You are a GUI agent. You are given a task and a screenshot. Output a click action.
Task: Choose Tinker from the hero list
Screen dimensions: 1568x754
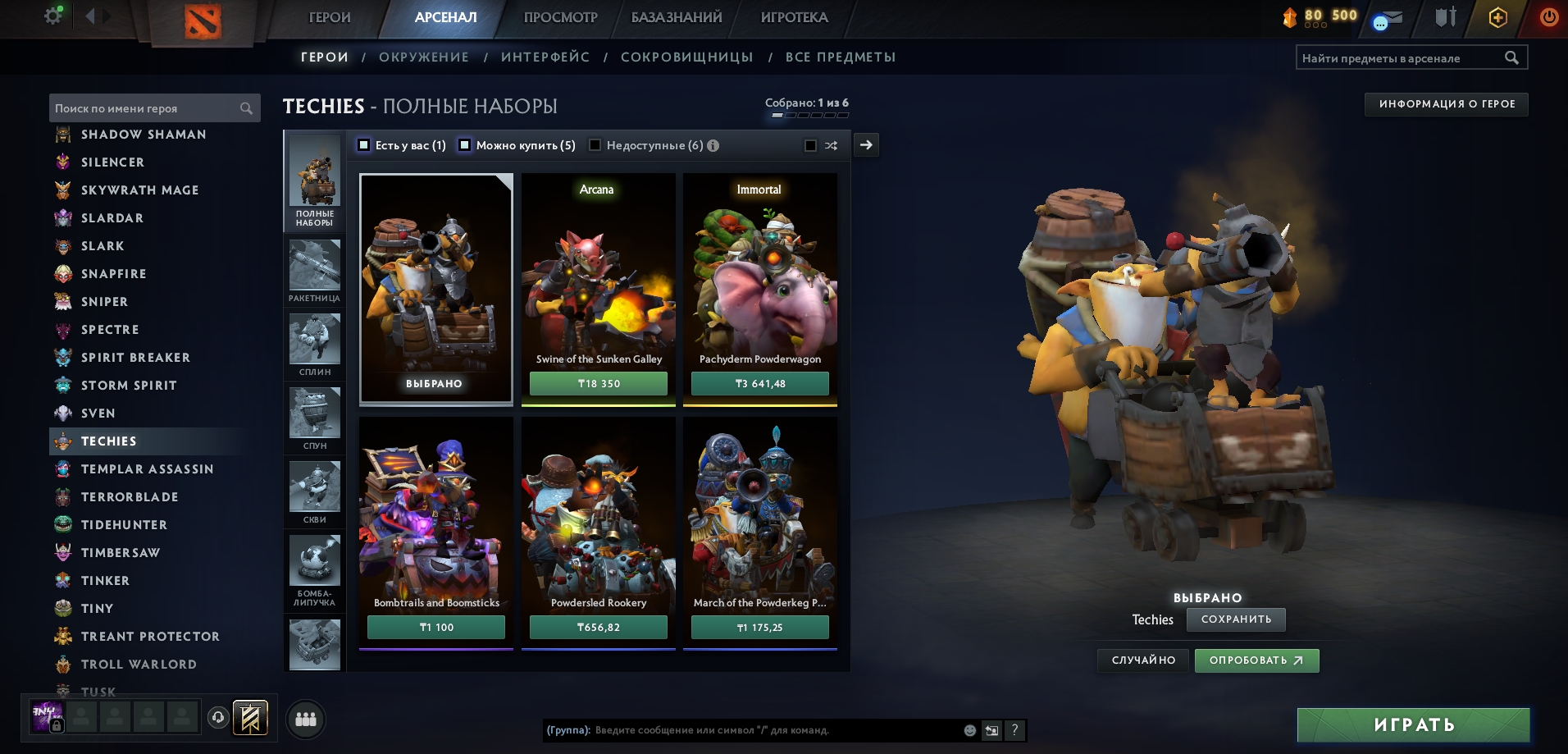pyautogui.click(x=105, y=581)
